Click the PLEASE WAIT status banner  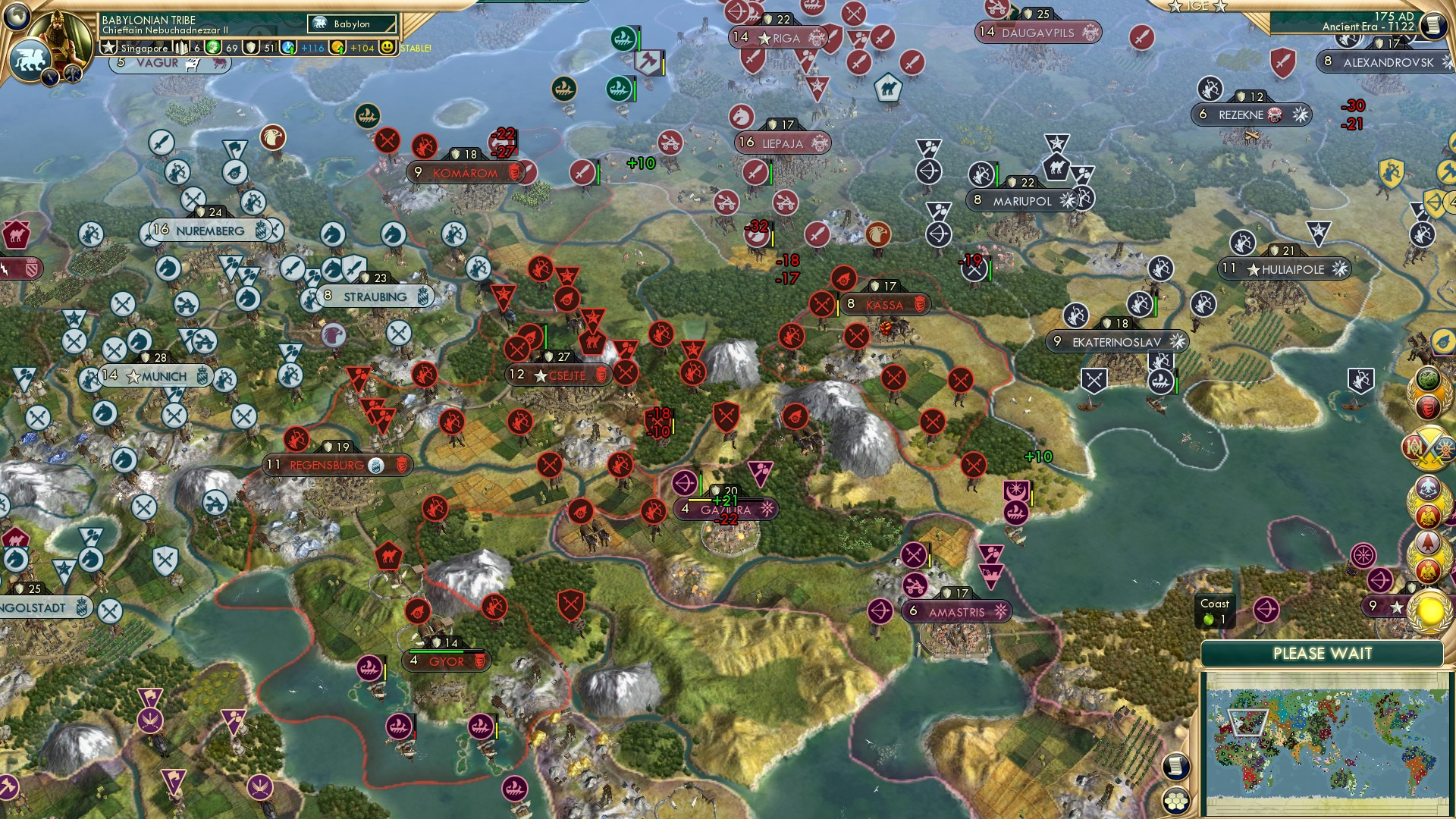1323,653
